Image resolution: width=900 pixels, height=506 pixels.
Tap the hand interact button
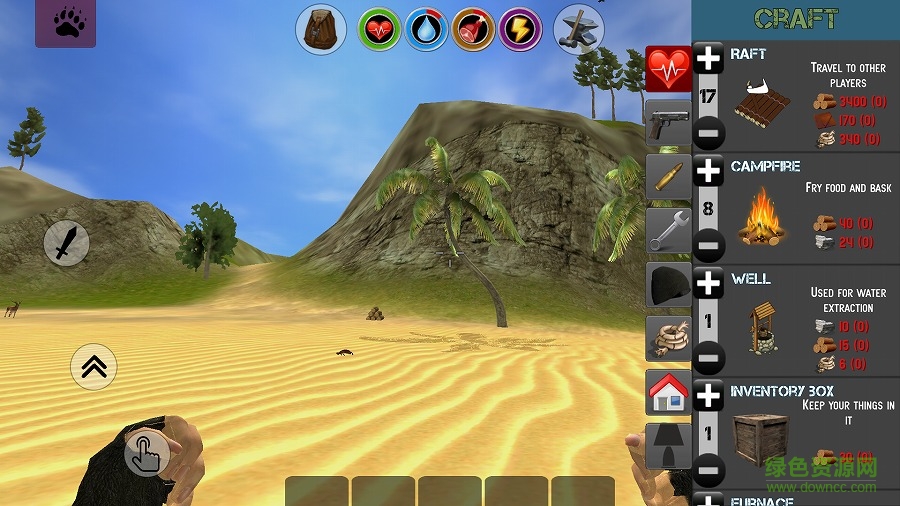click(146, 453)
